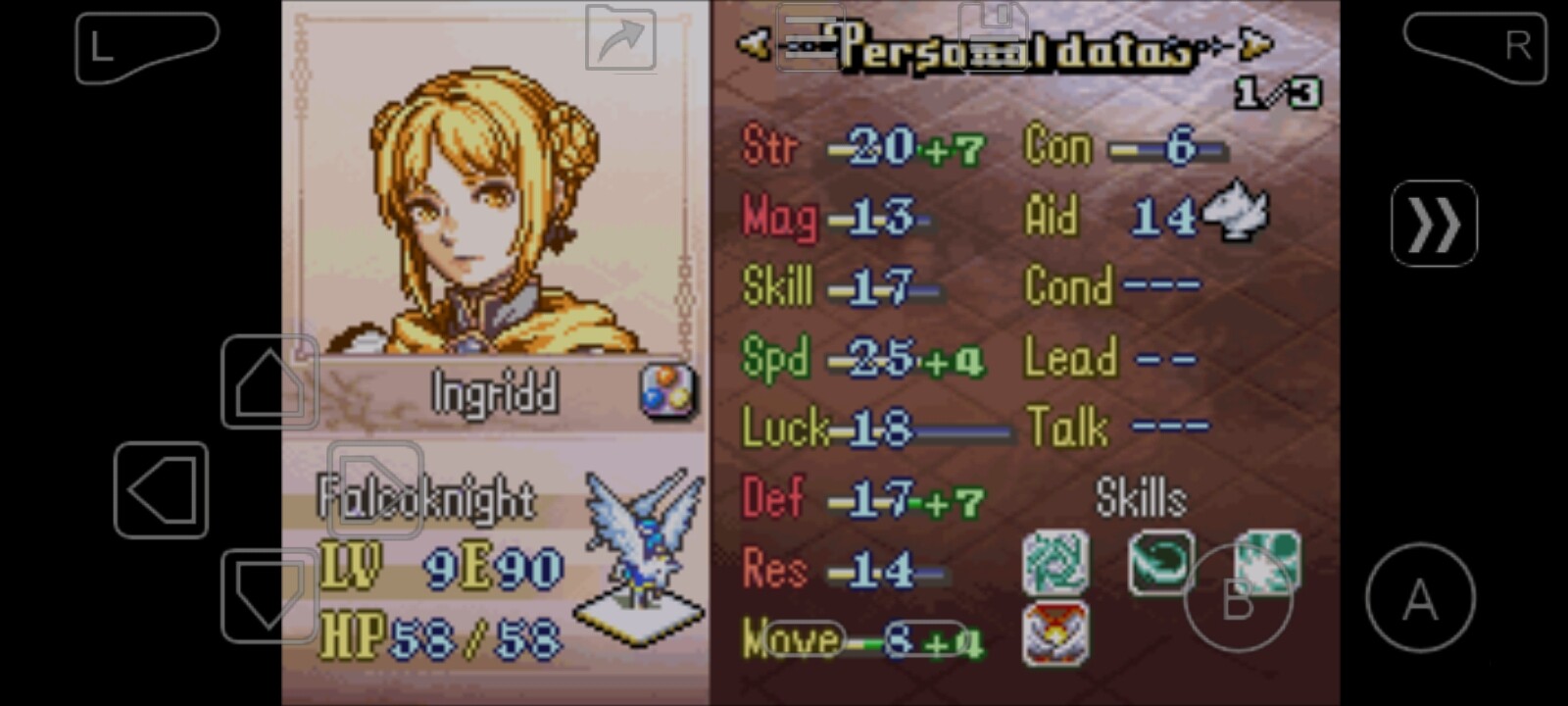Select the green curved arrow skill icon

[1160, 562]
